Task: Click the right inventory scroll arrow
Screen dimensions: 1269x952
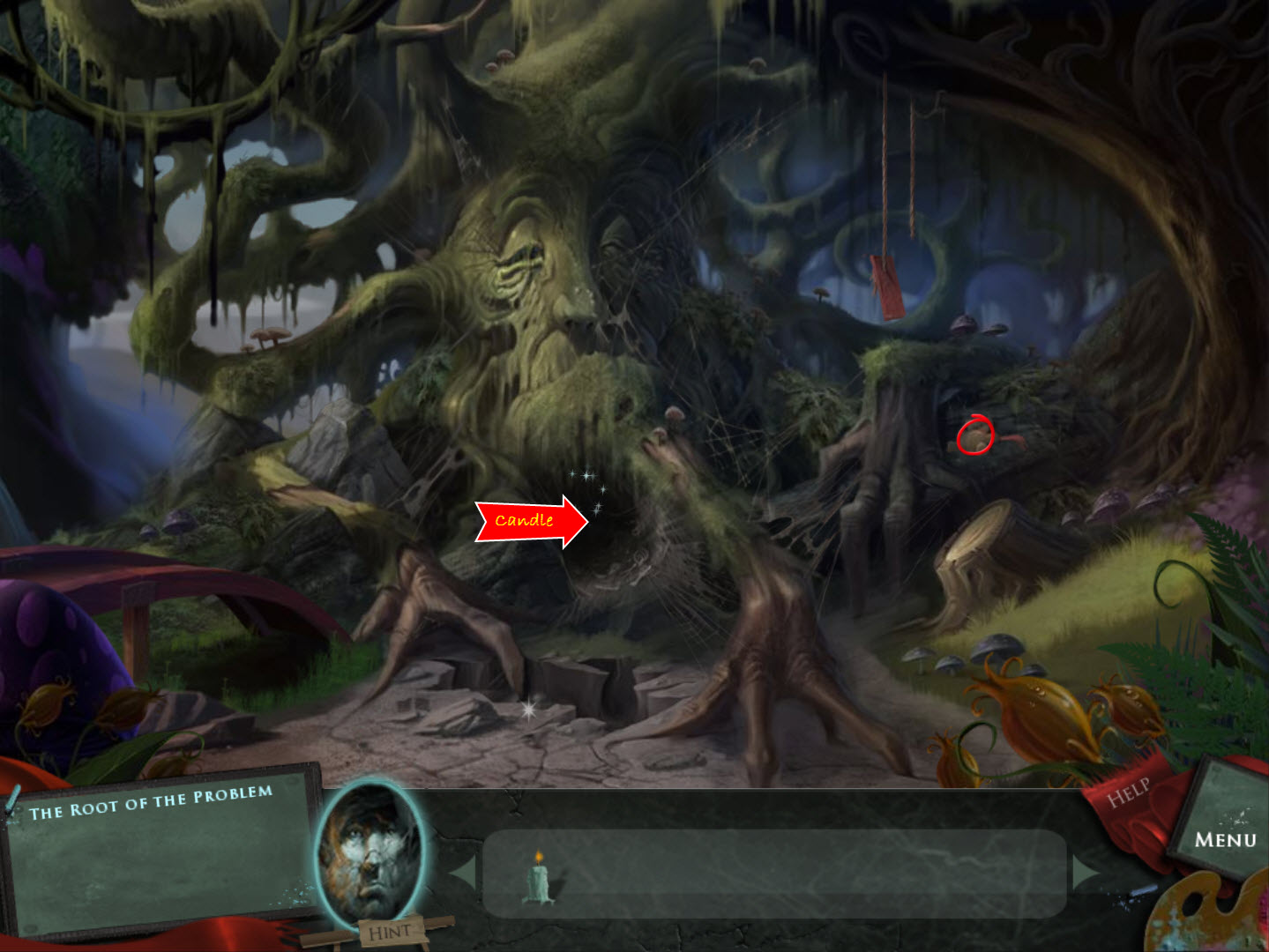Action: [x=1083, y=873]
